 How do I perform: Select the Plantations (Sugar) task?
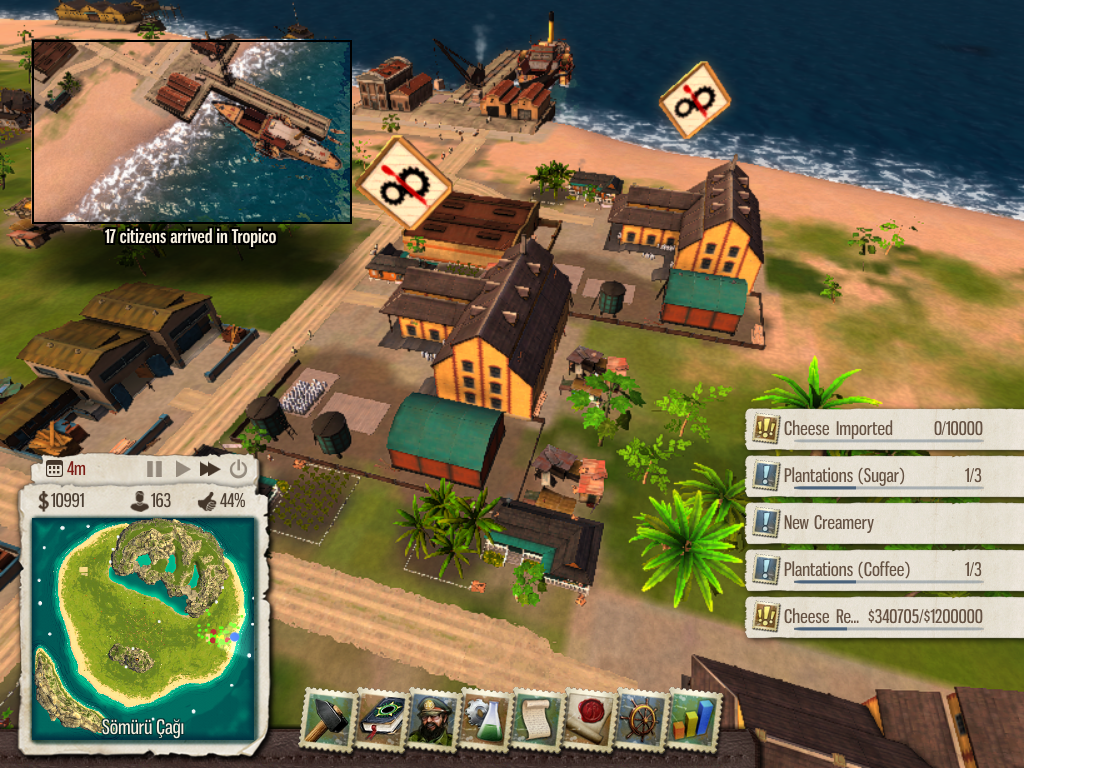pyautogui.click(x=884, y=476)
